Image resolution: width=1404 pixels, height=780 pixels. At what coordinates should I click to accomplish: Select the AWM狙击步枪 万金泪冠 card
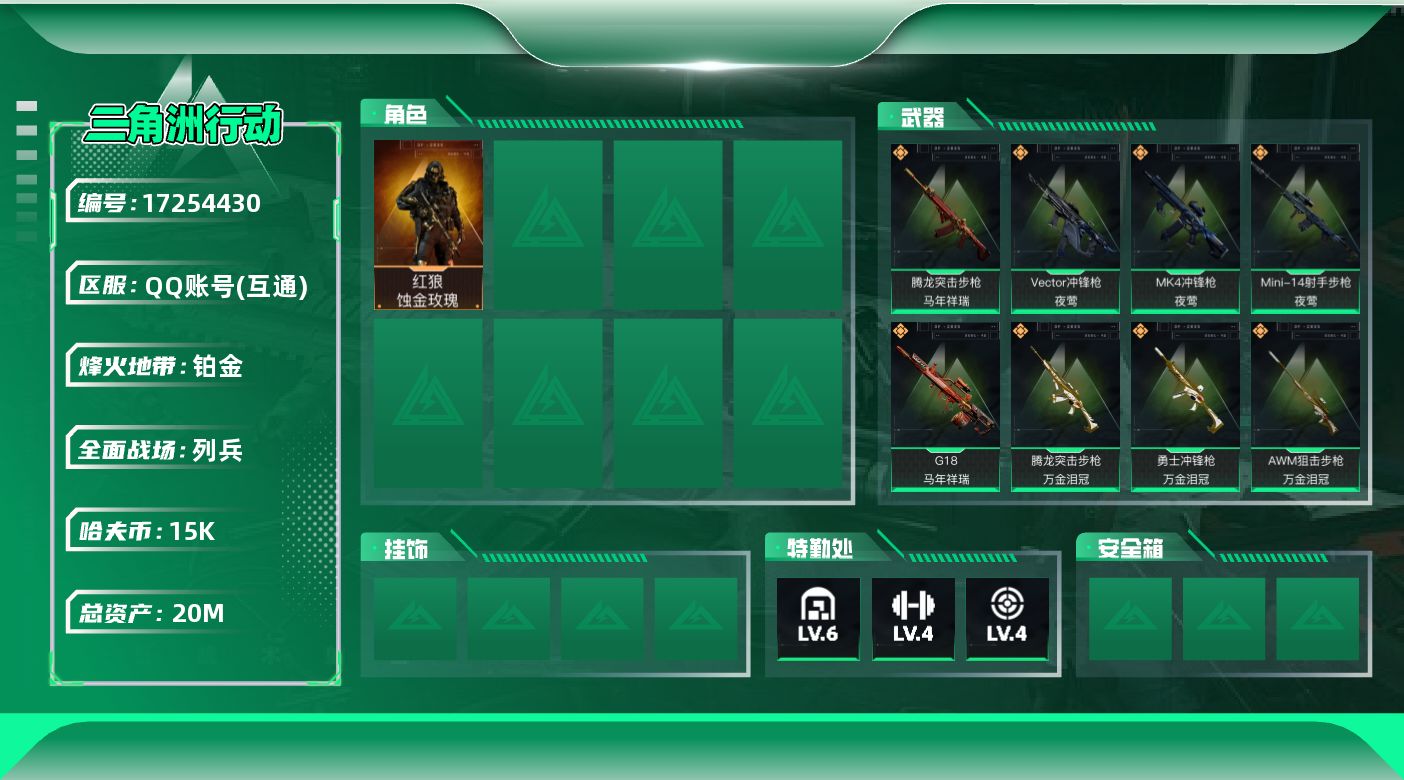tap(1305, 406)
